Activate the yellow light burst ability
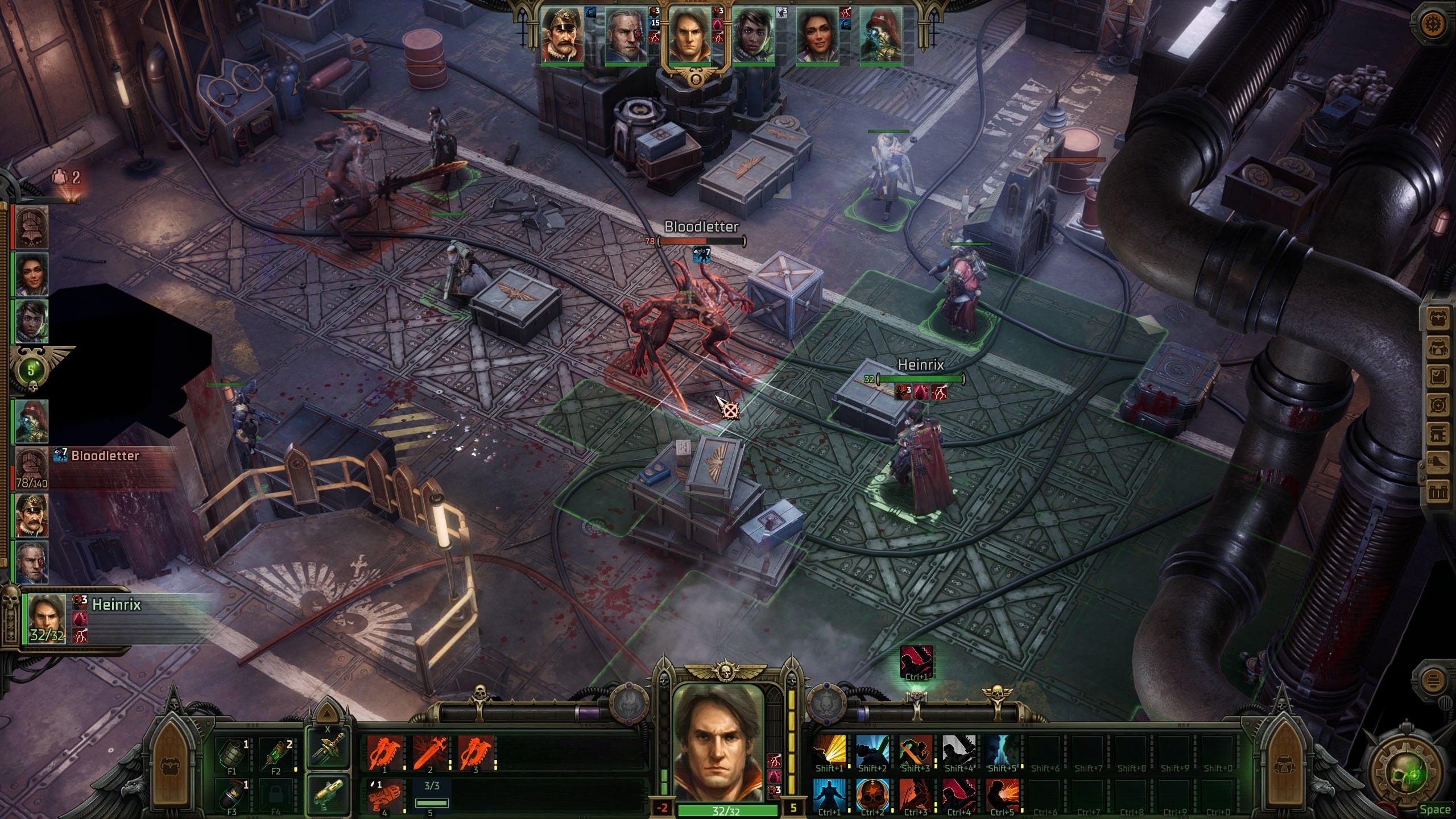Viewport: 1456px width, 819px height. (829, 752)
